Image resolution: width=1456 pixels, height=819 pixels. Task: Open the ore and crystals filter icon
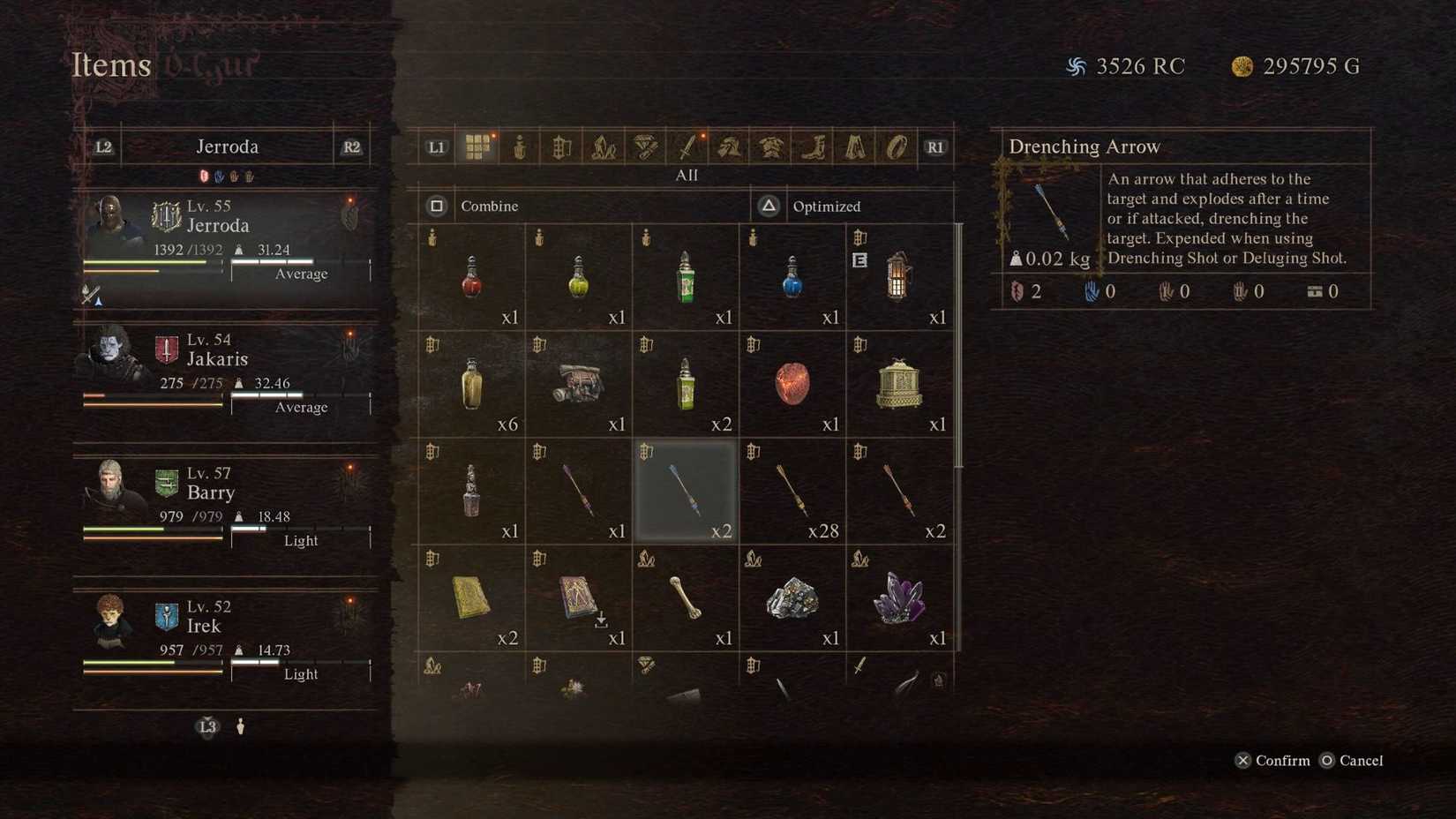click(604, 147)
